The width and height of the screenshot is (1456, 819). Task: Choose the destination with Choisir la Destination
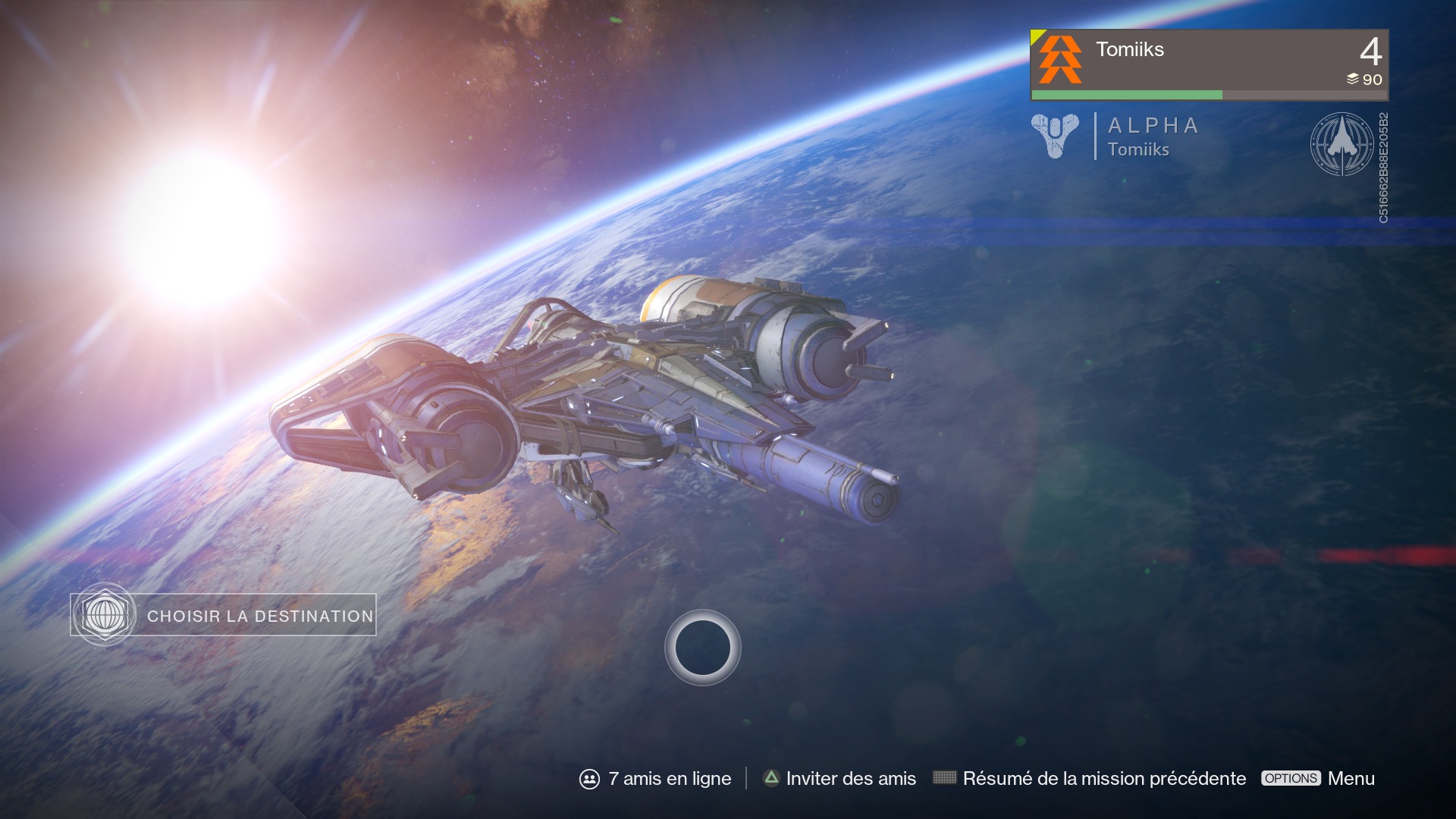(224, 615)
